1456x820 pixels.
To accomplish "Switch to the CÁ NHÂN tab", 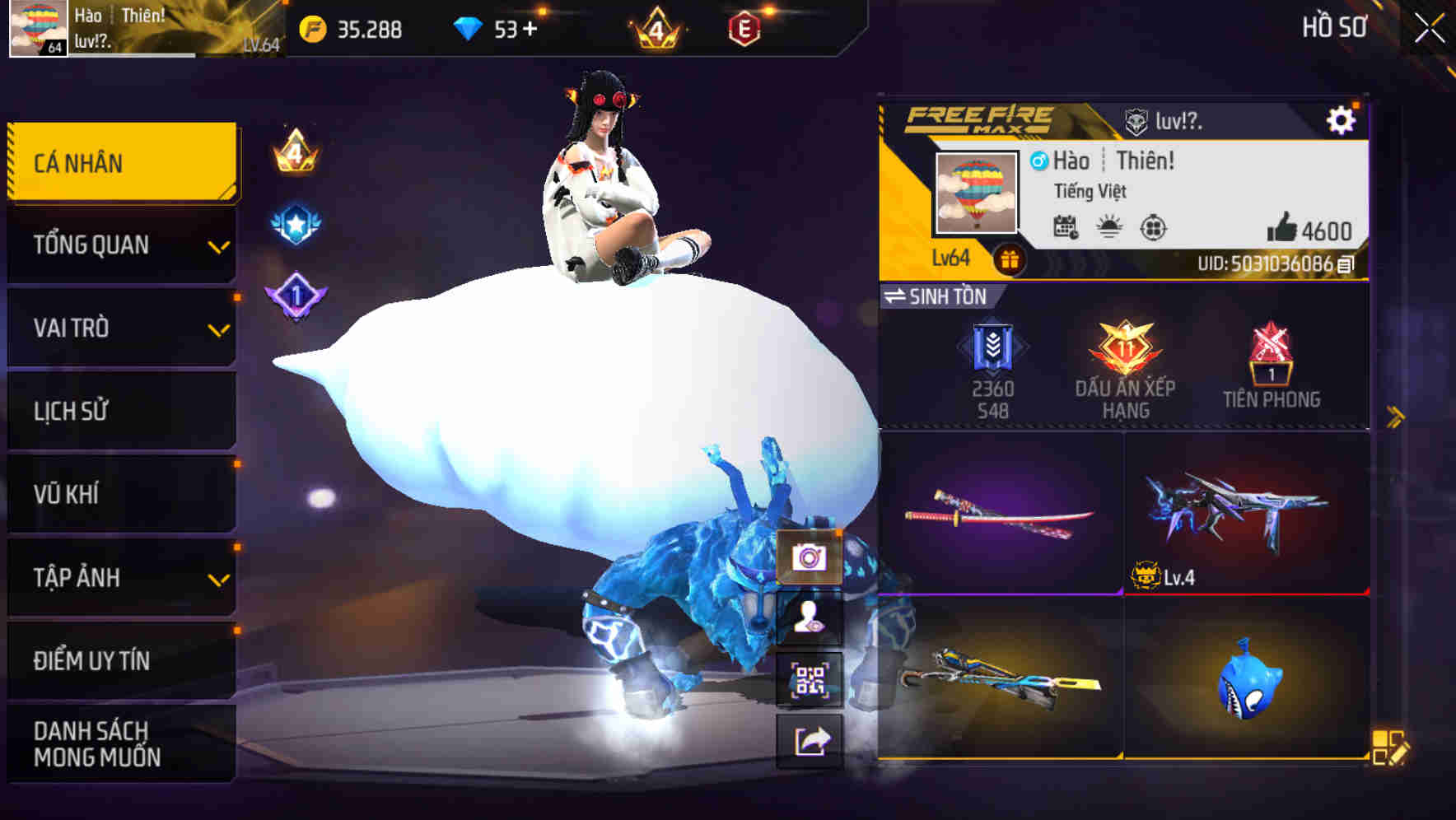I will click(x=120, y=162).
